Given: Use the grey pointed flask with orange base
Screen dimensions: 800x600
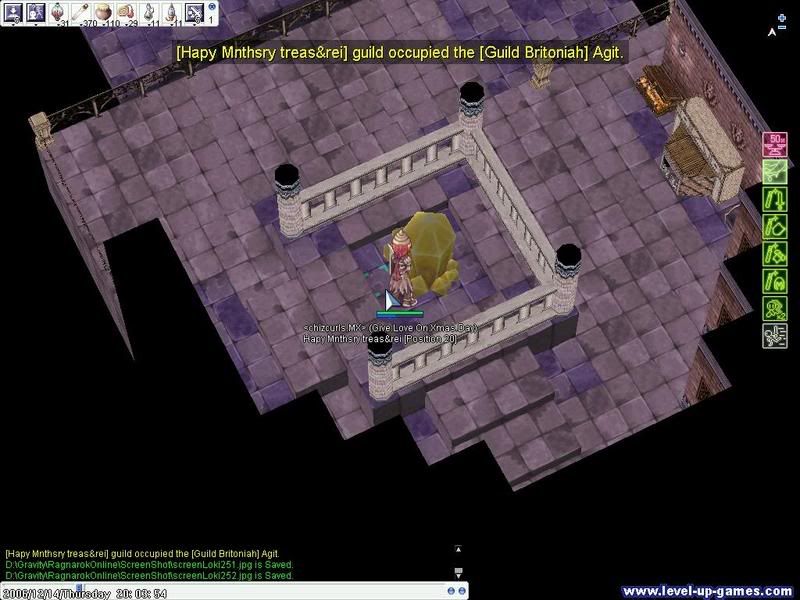Looking at the screenshot, I should click(173, 12).
